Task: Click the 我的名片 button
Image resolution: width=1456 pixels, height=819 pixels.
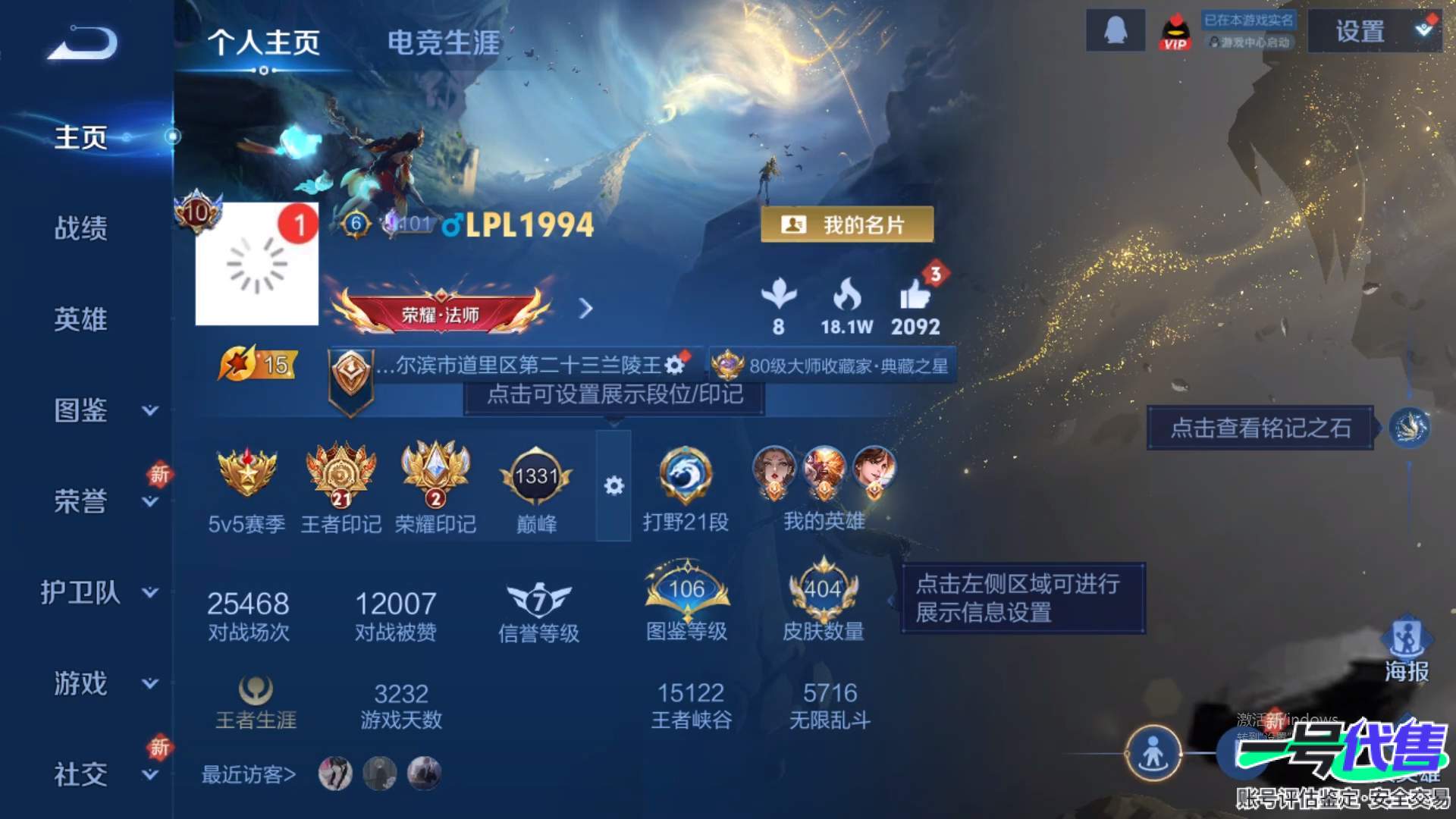Action: point(846,225)
